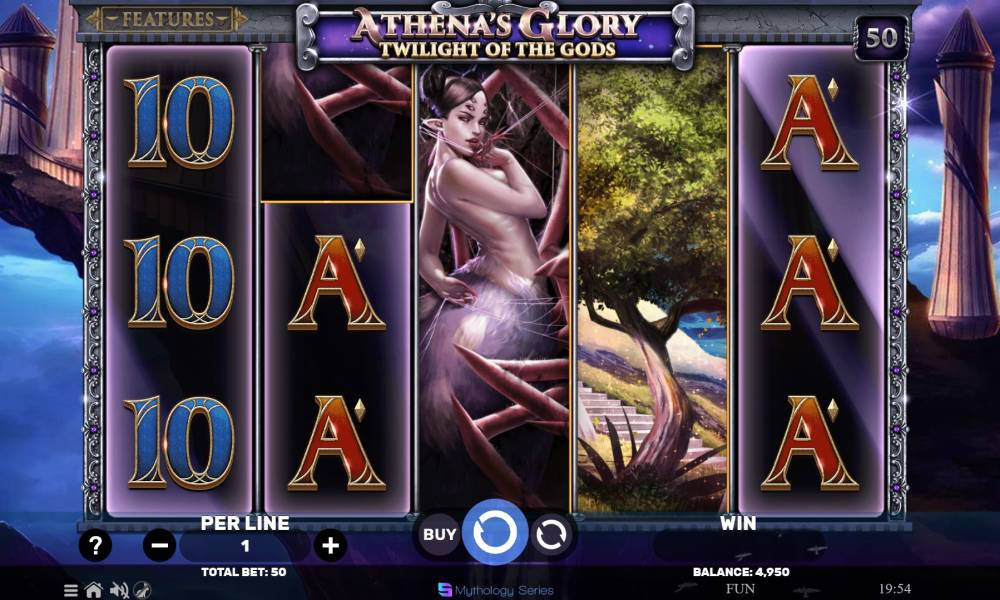The image size is (1000, 600).
Task: Open the hamburger menu
Action: 72,590
